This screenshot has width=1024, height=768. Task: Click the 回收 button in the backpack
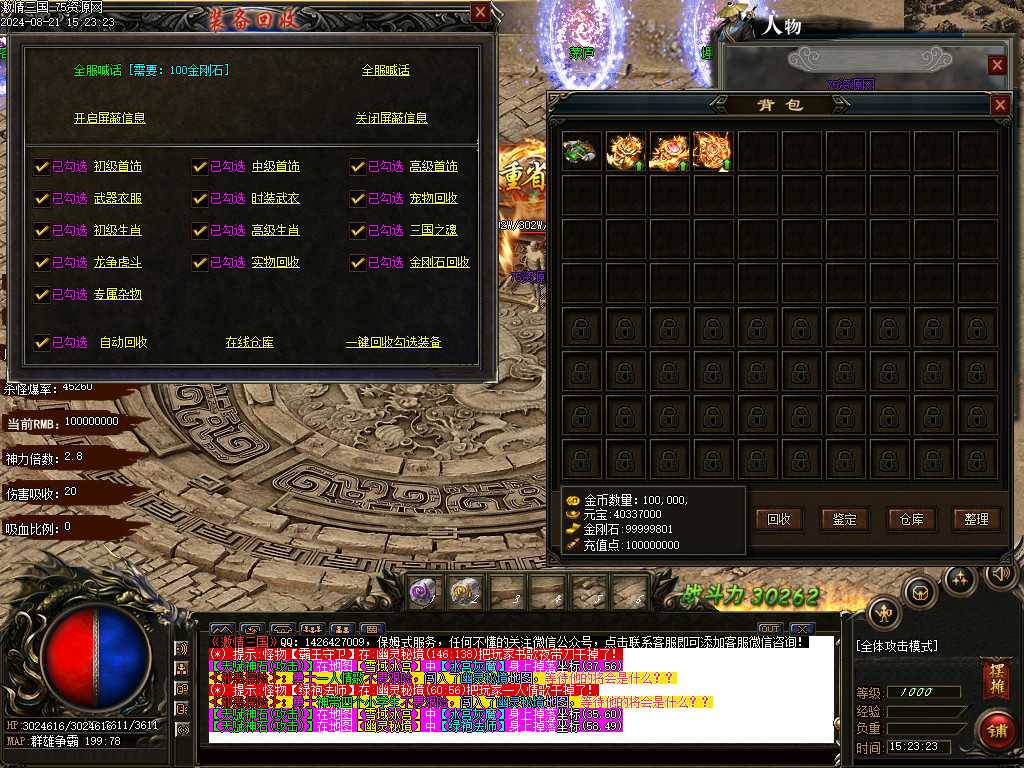[x=779, y=519]
